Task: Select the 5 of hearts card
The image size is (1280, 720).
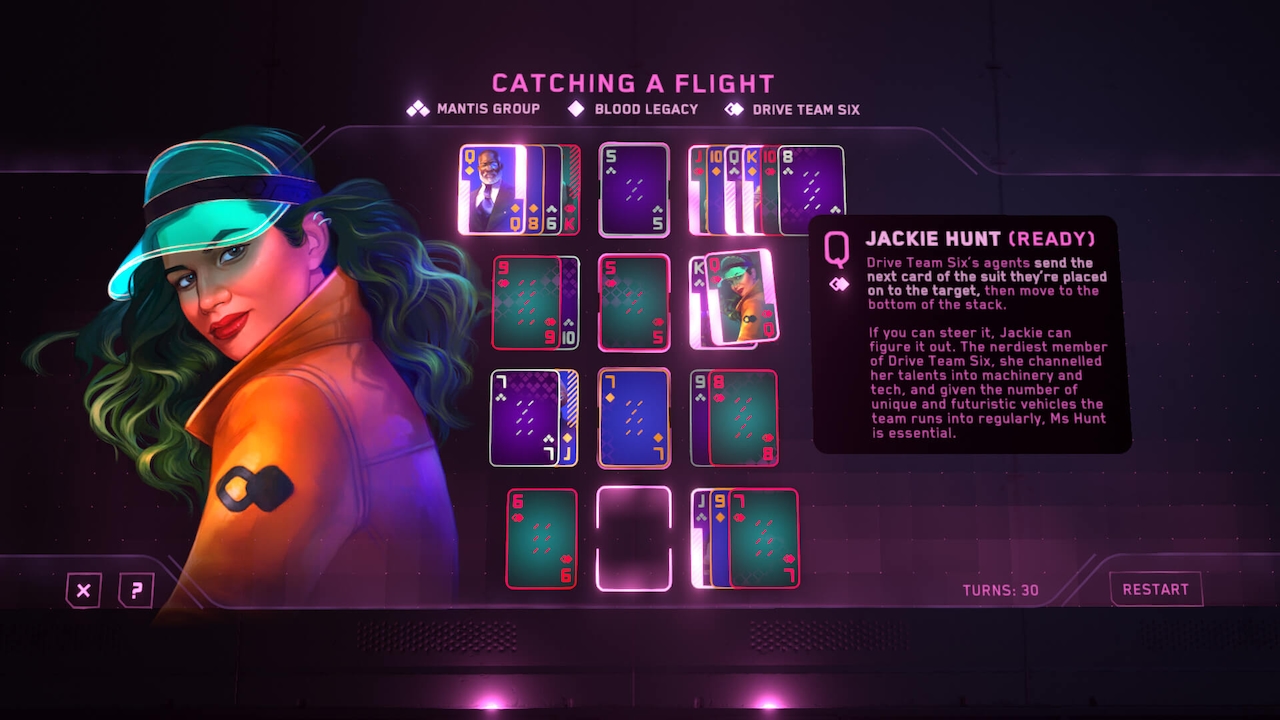Action: 633,301
